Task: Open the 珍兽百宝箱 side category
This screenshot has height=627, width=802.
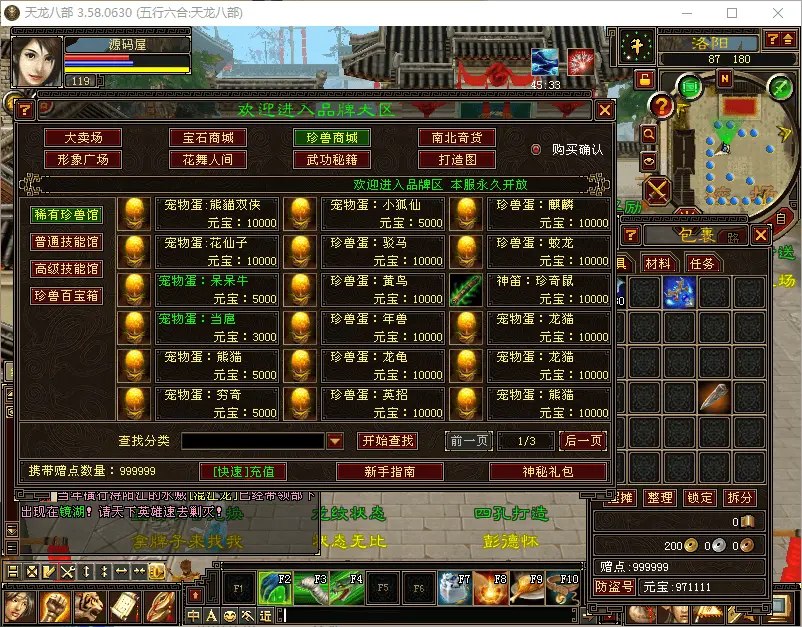Action: click(x=67, y=296)
